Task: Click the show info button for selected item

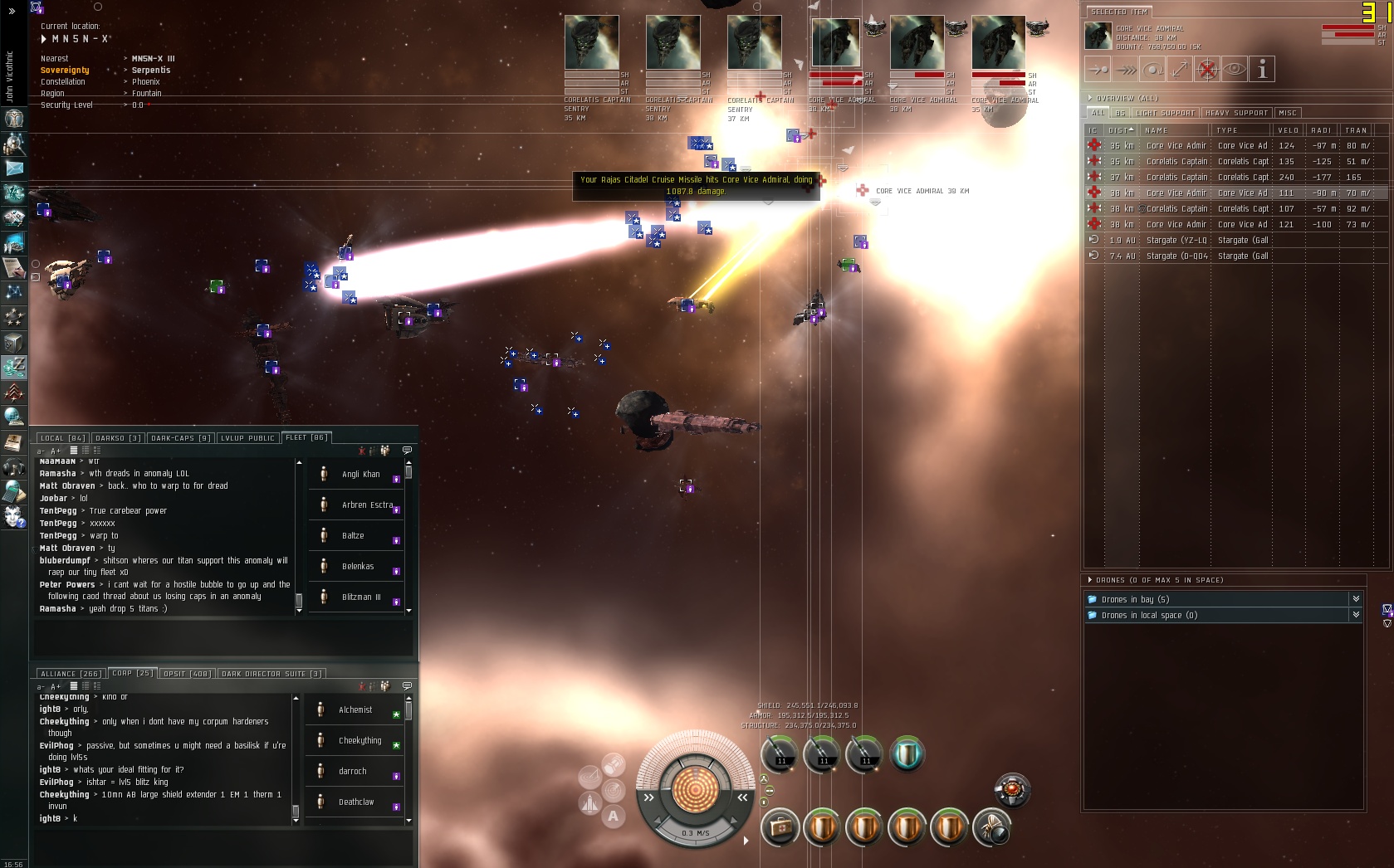Action: click(x=1262, y=70)
